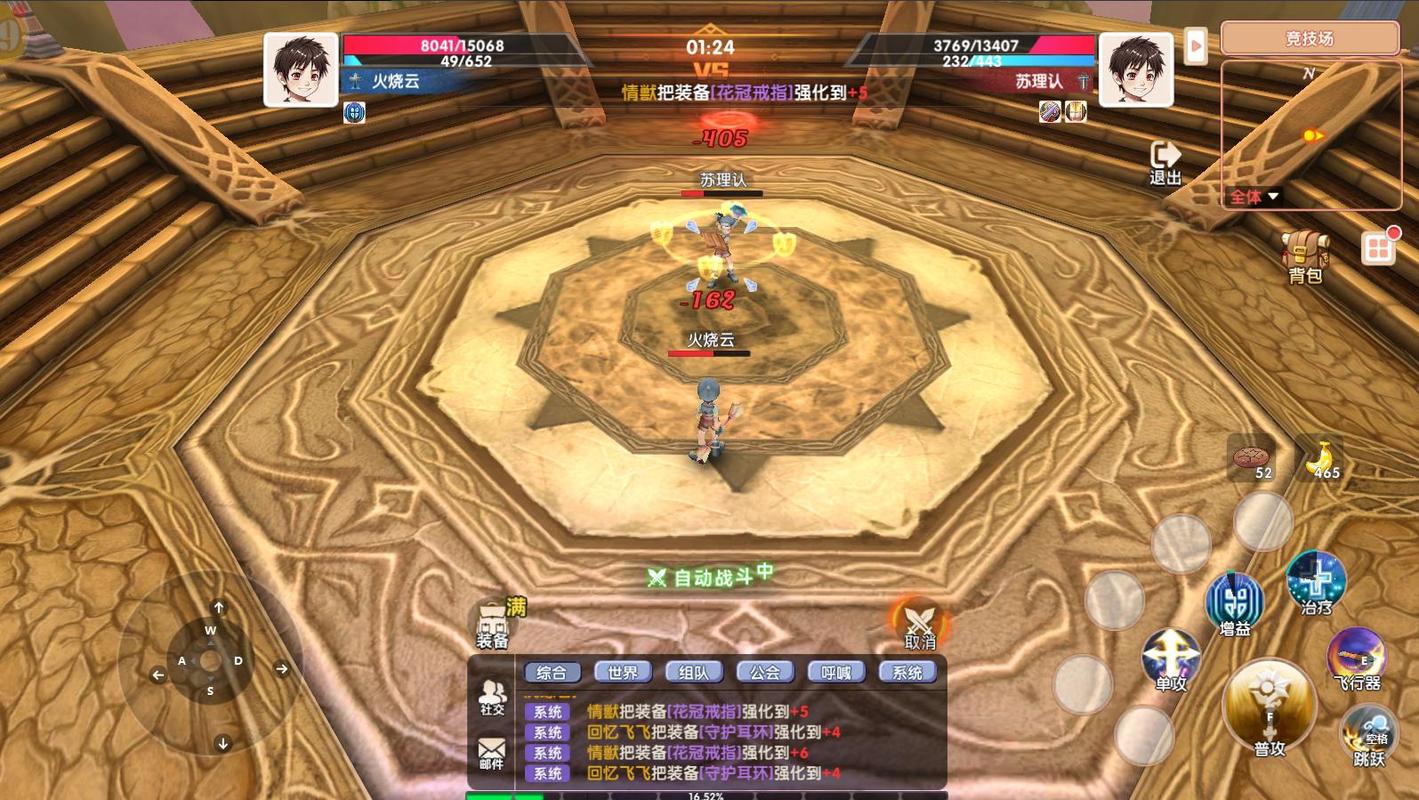Use the banana item with 465 count
The image size is (1419, 800).
tap(1322, 458)
